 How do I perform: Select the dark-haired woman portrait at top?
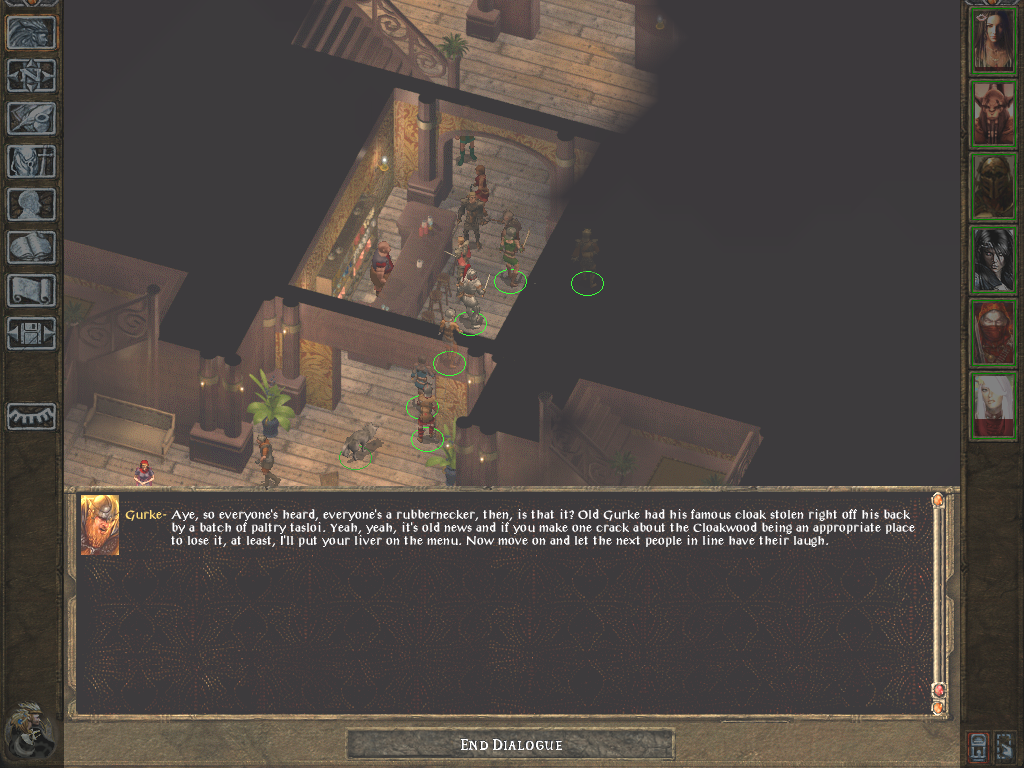(993, 41)
